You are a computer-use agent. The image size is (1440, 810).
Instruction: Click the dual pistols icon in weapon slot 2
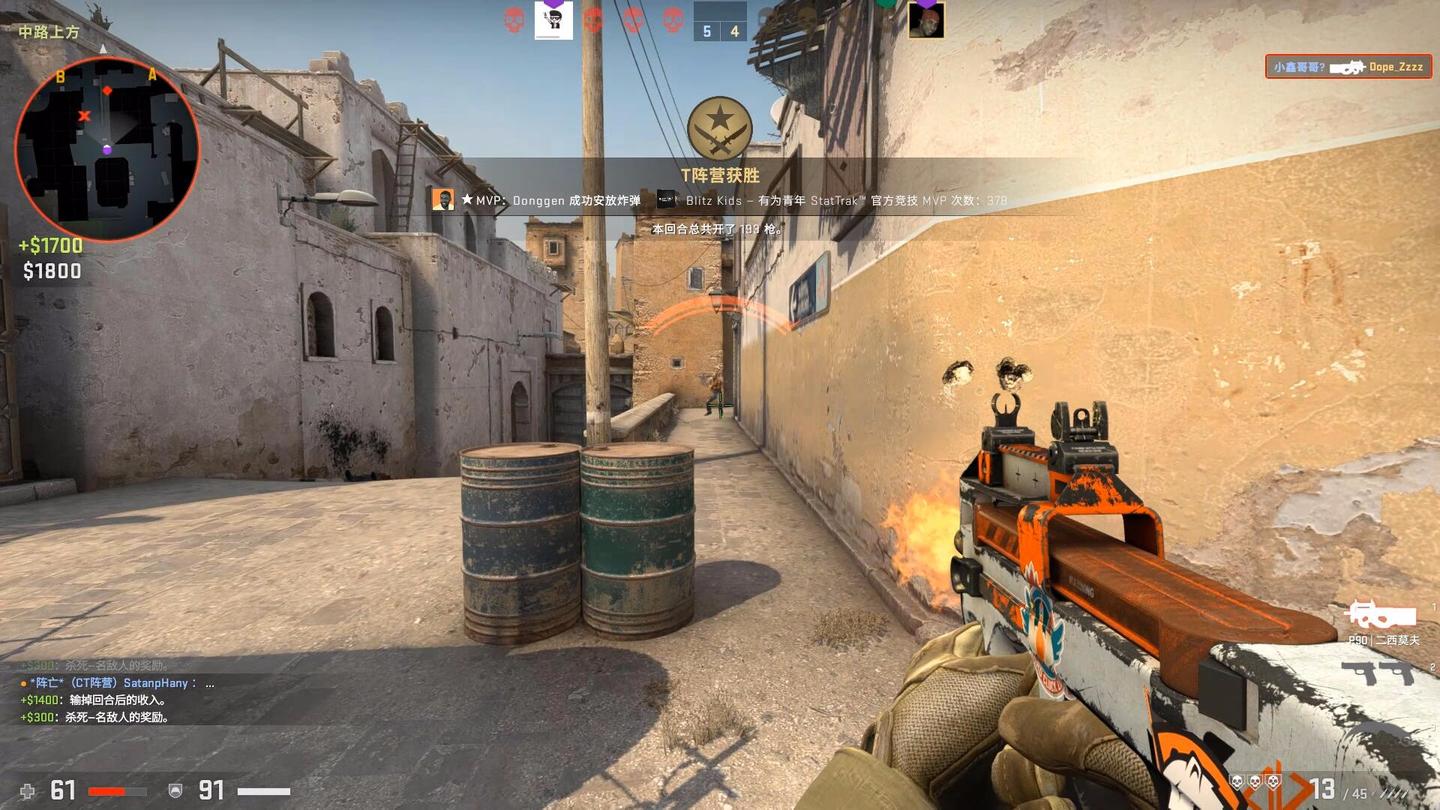(x=1379, y=674)
